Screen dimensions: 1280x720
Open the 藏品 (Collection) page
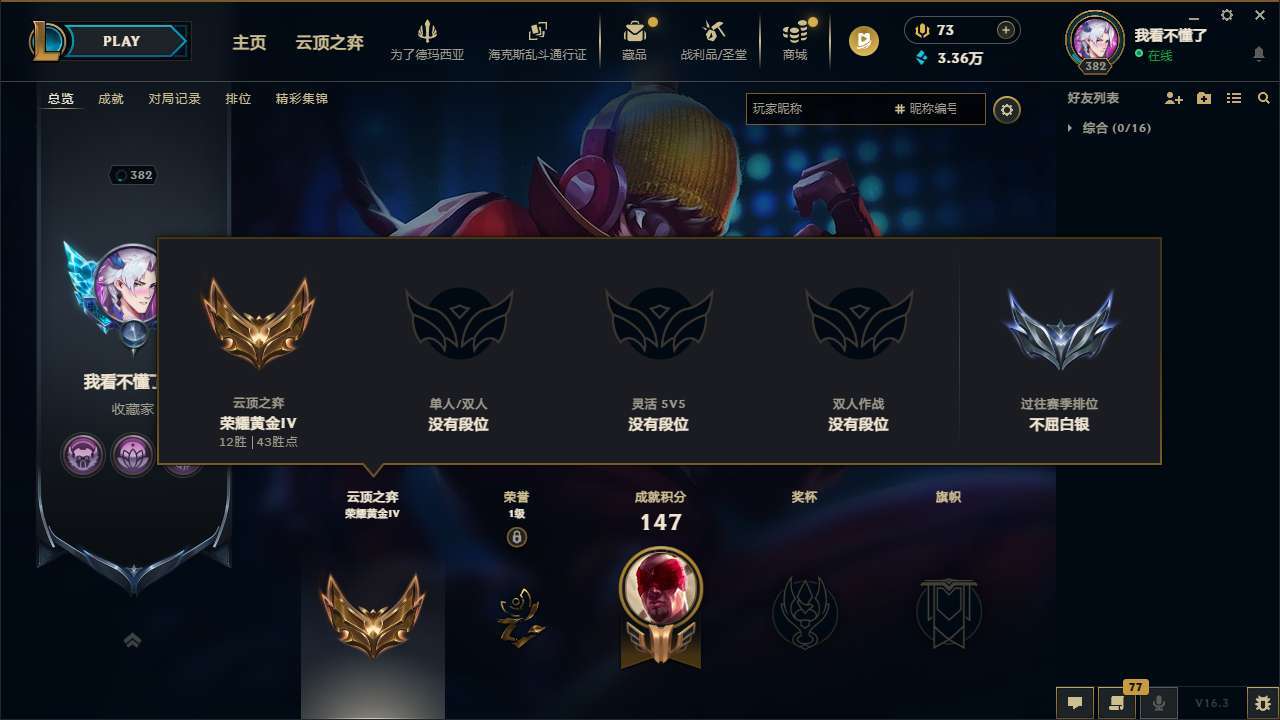tap(636, 40)
